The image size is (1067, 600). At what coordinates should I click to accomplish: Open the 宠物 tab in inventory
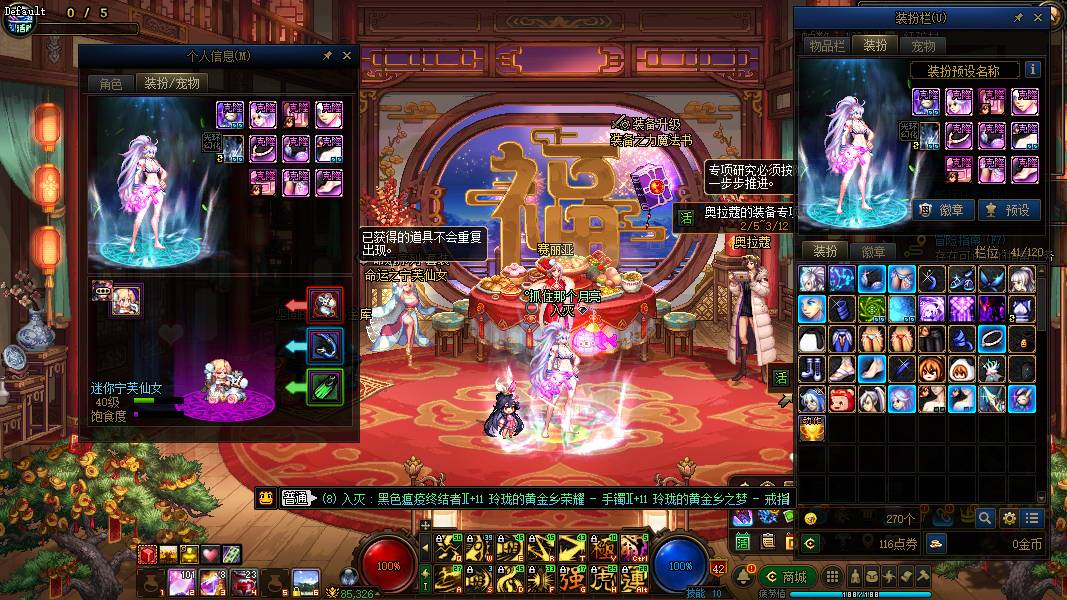[x=923, y=45]
